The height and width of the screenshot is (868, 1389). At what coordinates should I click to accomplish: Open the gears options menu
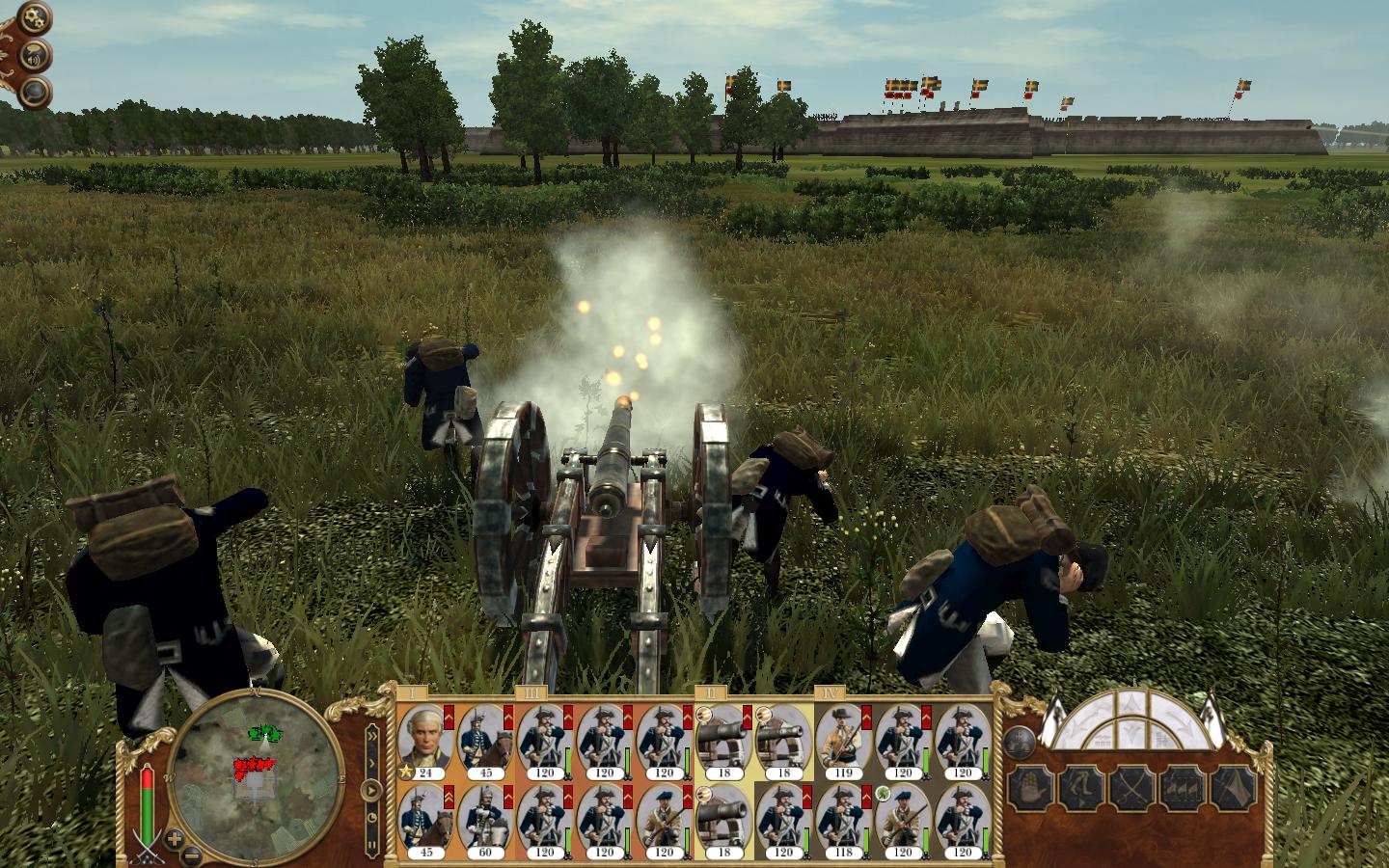click(x=32, y=18)
